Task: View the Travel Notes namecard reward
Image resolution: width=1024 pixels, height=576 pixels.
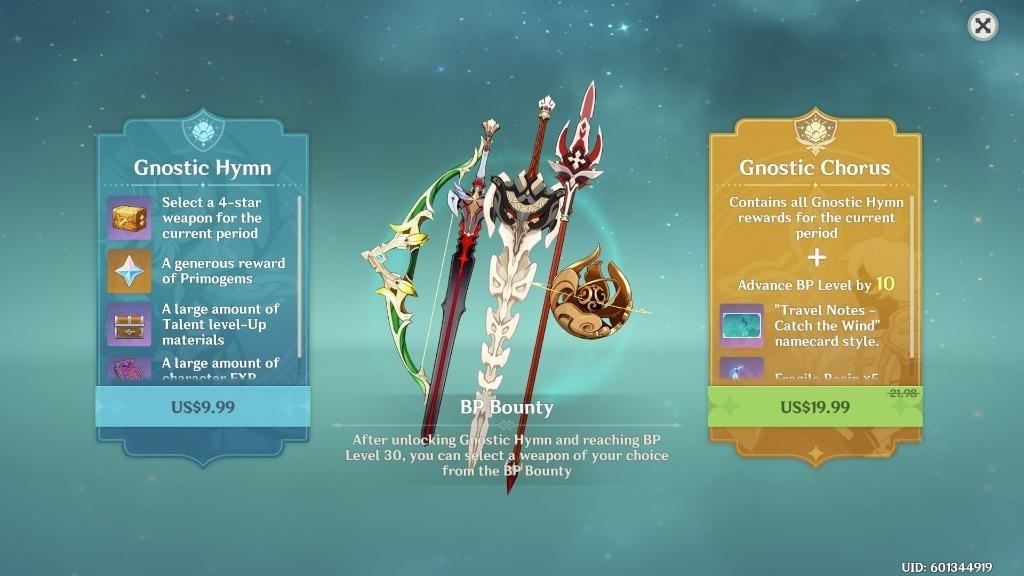Action: (742, 326)
